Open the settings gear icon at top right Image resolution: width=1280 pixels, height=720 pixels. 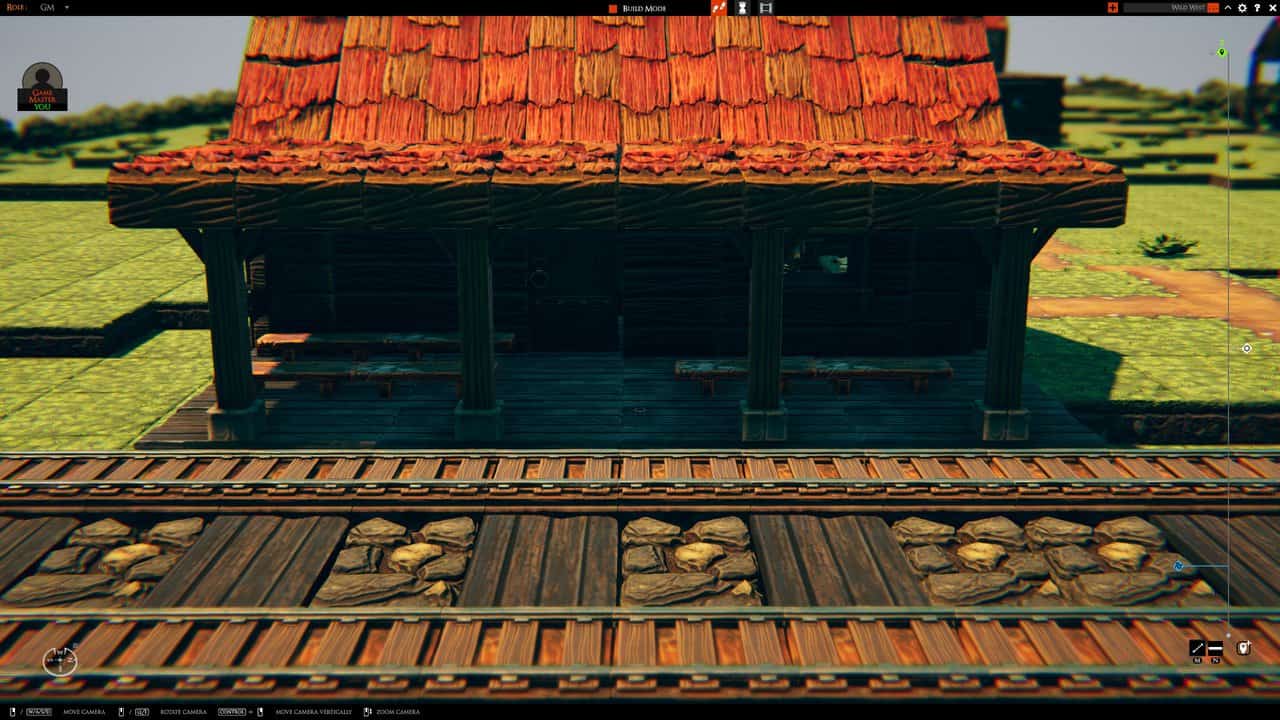pyautogui.click(x=1242, y=7)
